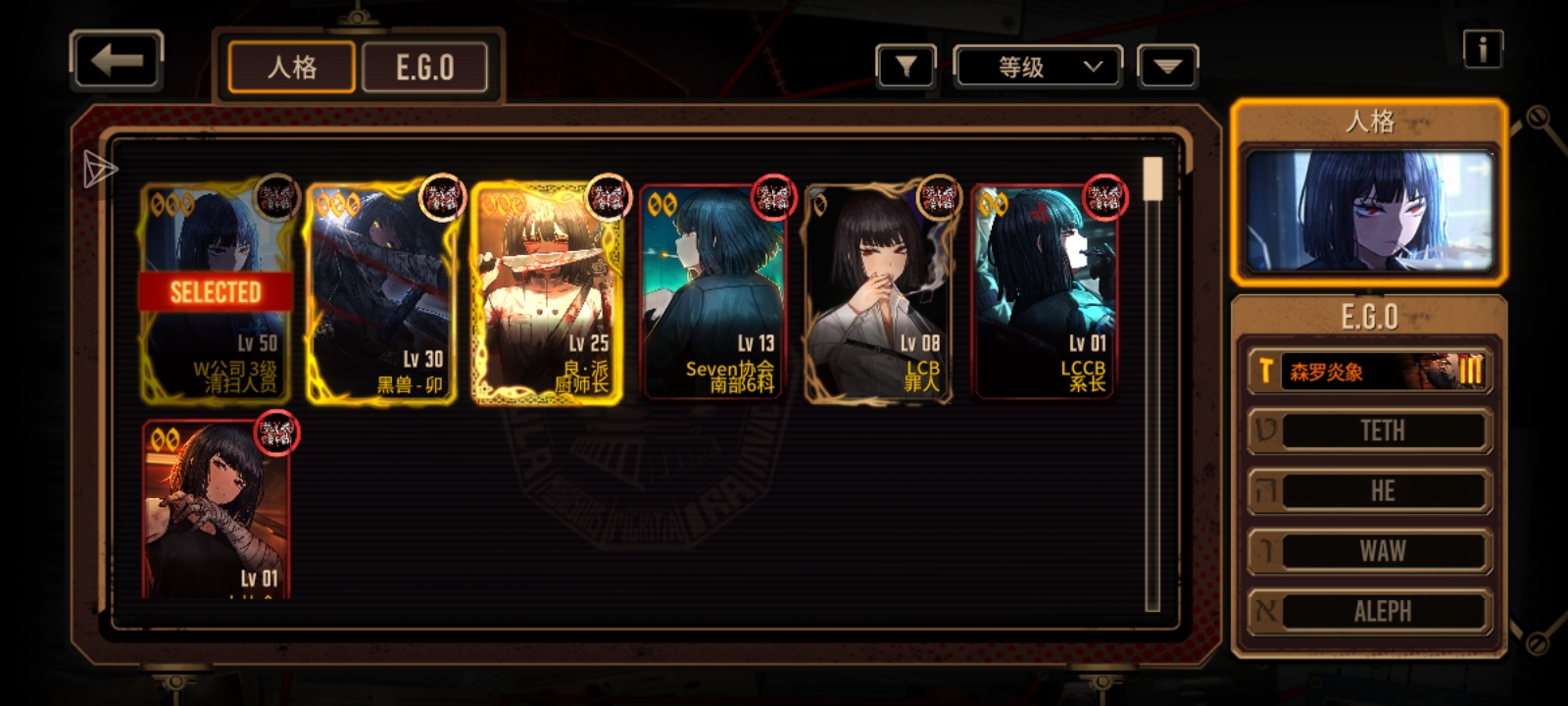
Task: Choose the LCB 罪人 Lv 08 card
Action: [x=877, y=292]
